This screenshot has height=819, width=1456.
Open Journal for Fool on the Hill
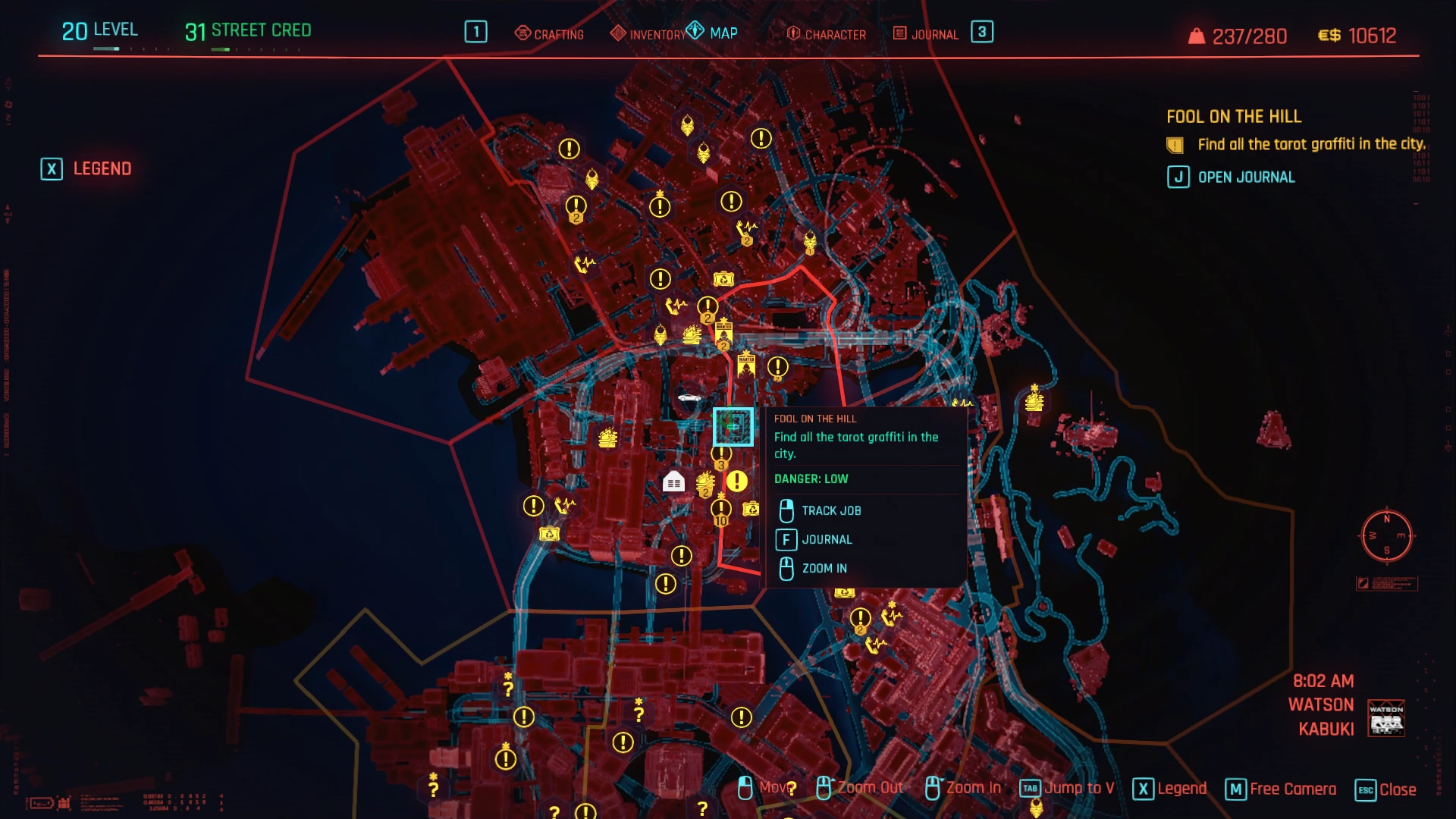1232,177
